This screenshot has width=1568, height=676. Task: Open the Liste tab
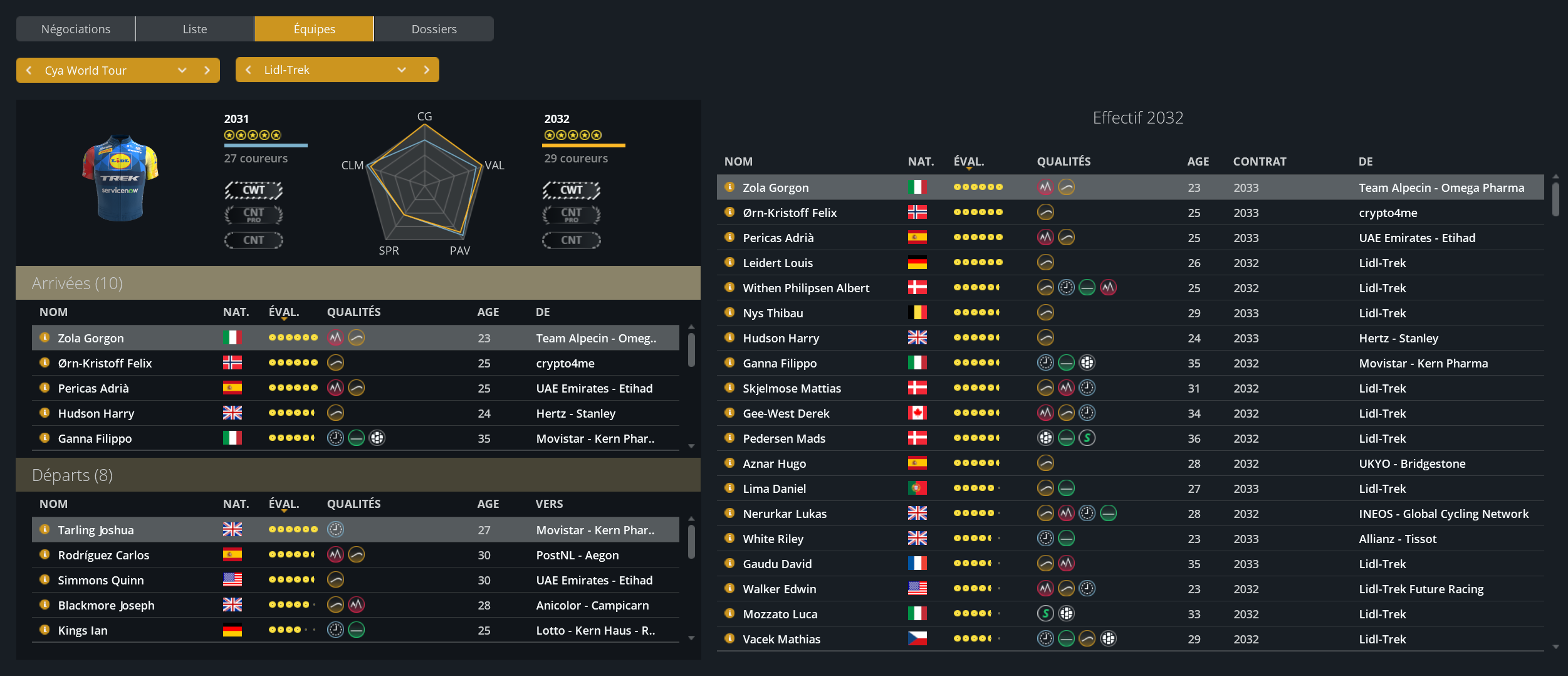click(x=194, y=29)
